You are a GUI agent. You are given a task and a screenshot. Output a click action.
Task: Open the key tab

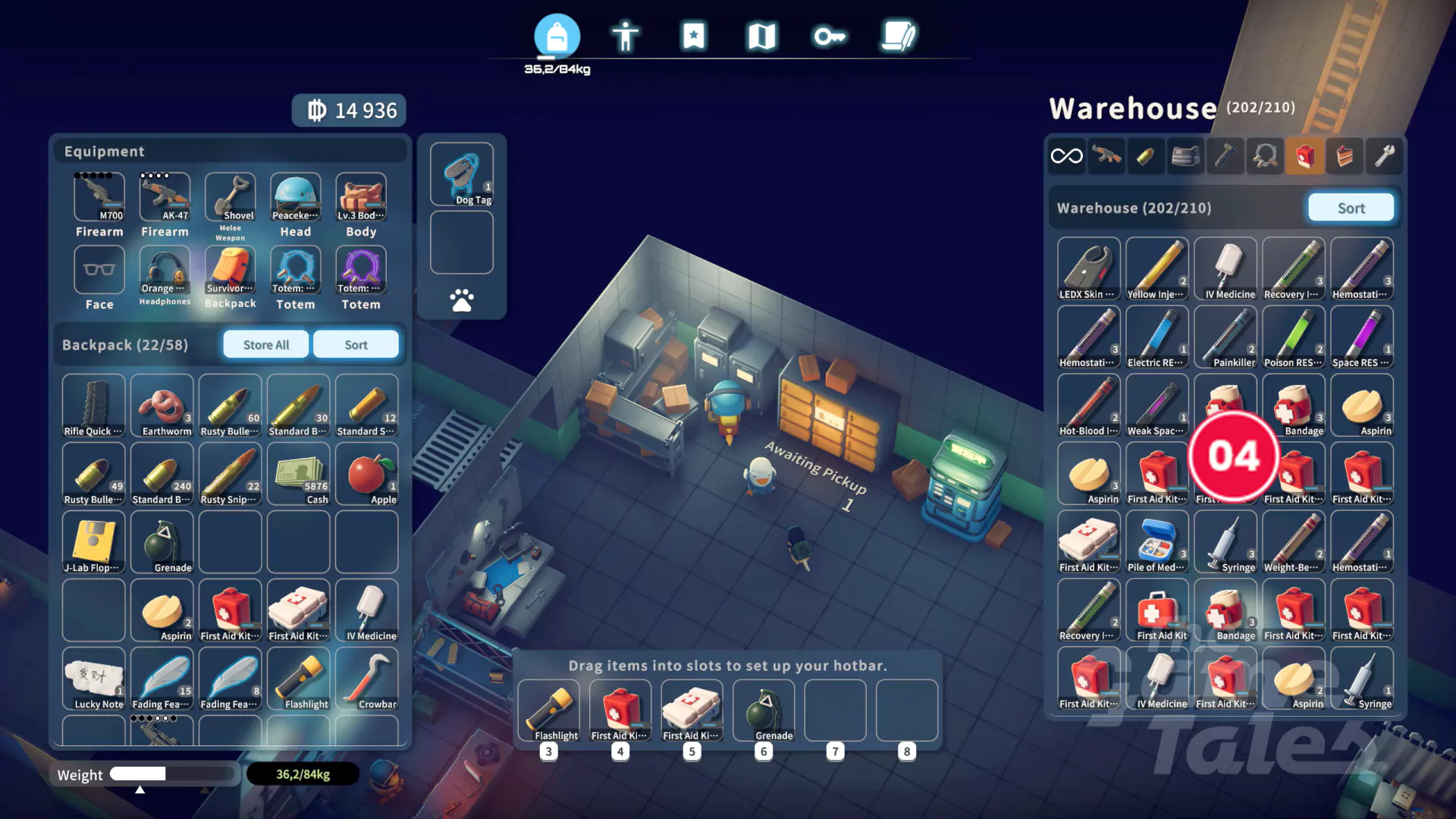(x=830, y=36)
